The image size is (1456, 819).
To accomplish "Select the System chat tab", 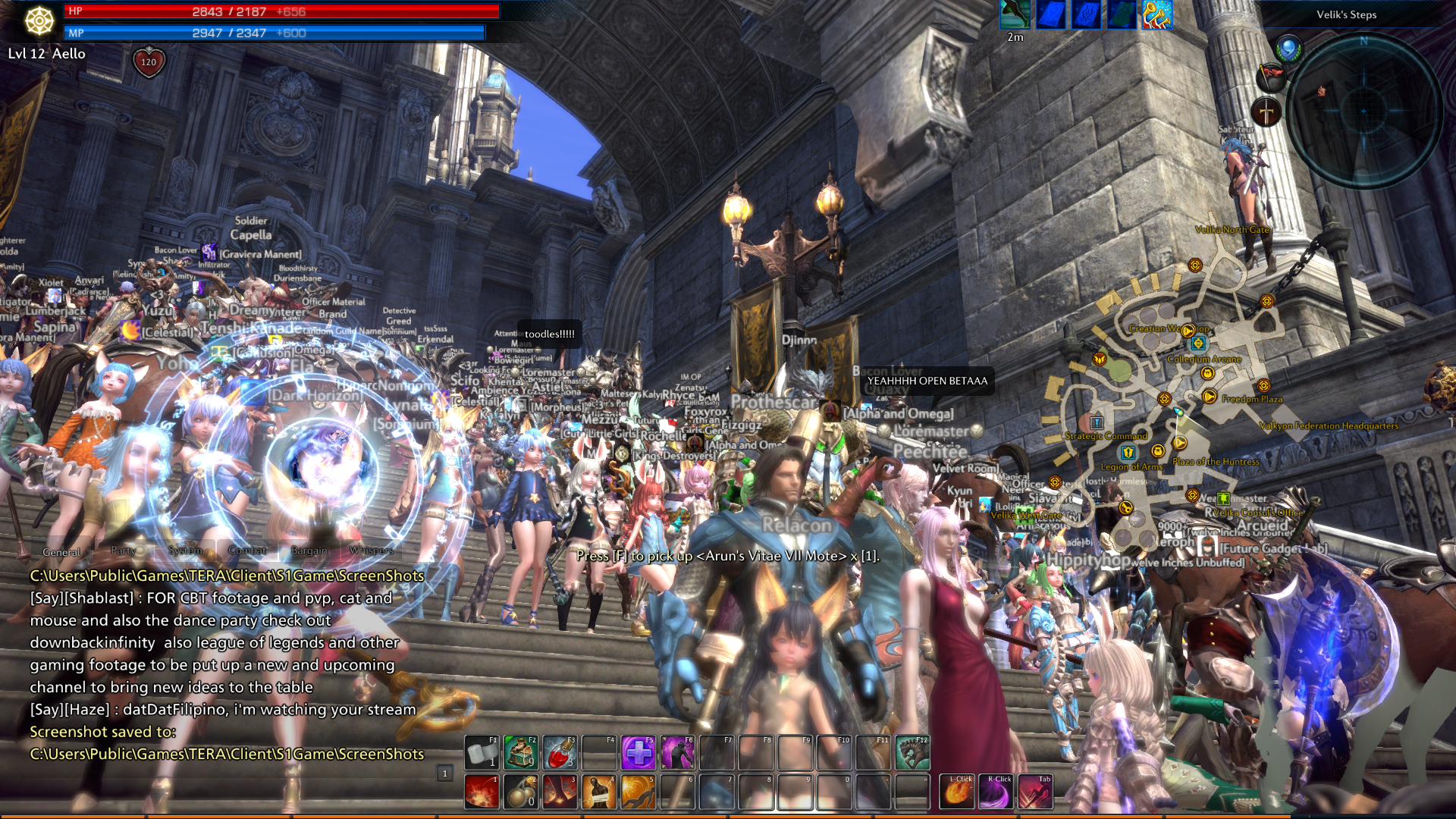I will [x=185, y=551].
